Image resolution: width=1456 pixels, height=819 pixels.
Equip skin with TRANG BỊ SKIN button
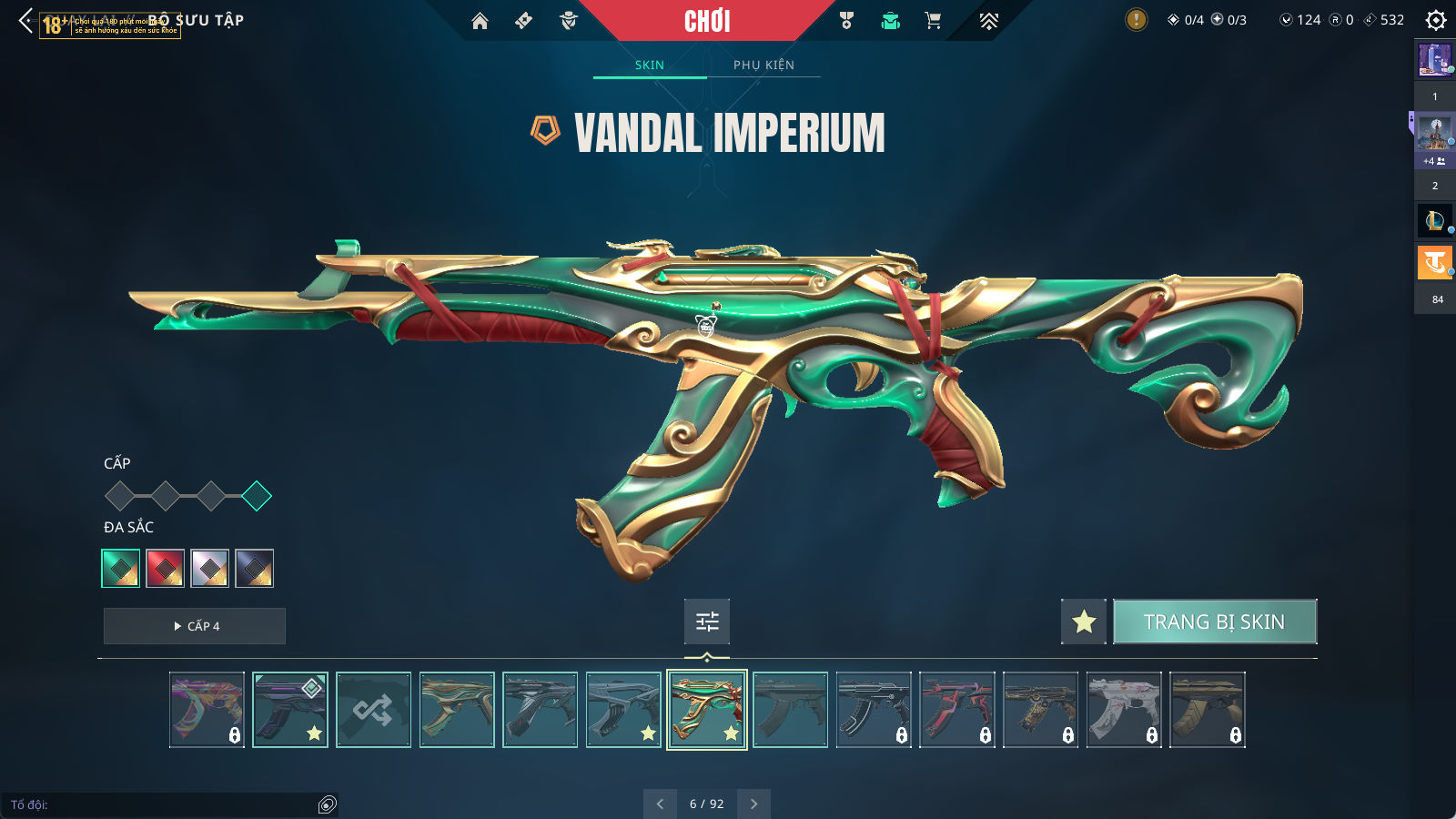click(x=1215, y=622)
